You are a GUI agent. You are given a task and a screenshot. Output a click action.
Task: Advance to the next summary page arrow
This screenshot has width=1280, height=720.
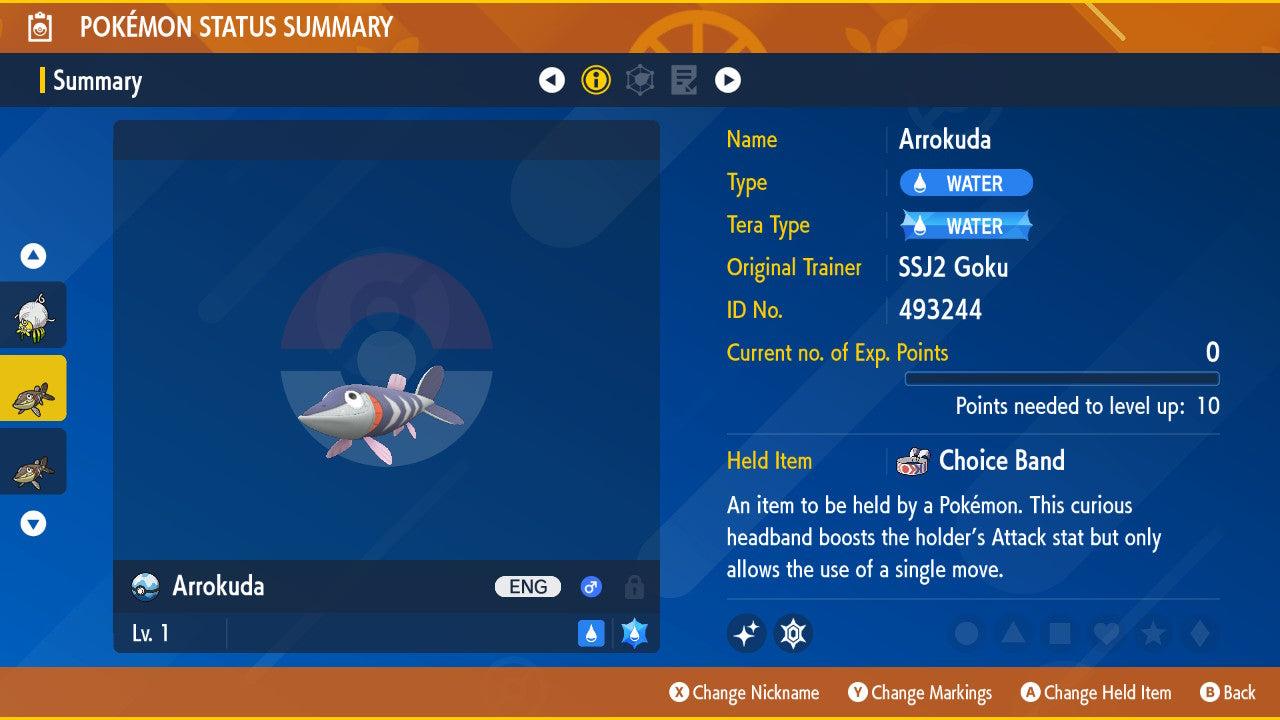point(728,80)
